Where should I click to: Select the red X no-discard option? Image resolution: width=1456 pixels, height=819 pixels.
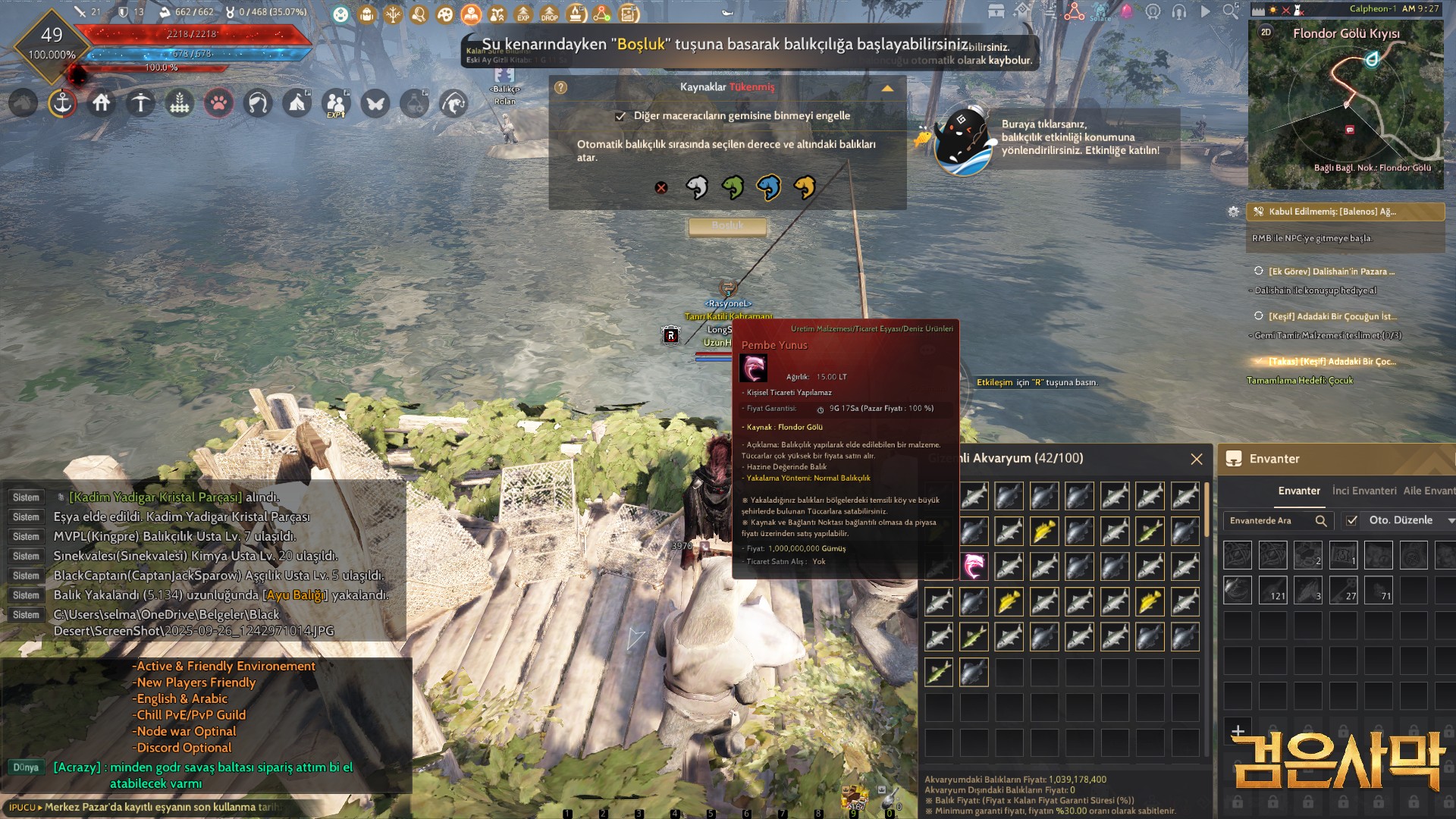661,187
